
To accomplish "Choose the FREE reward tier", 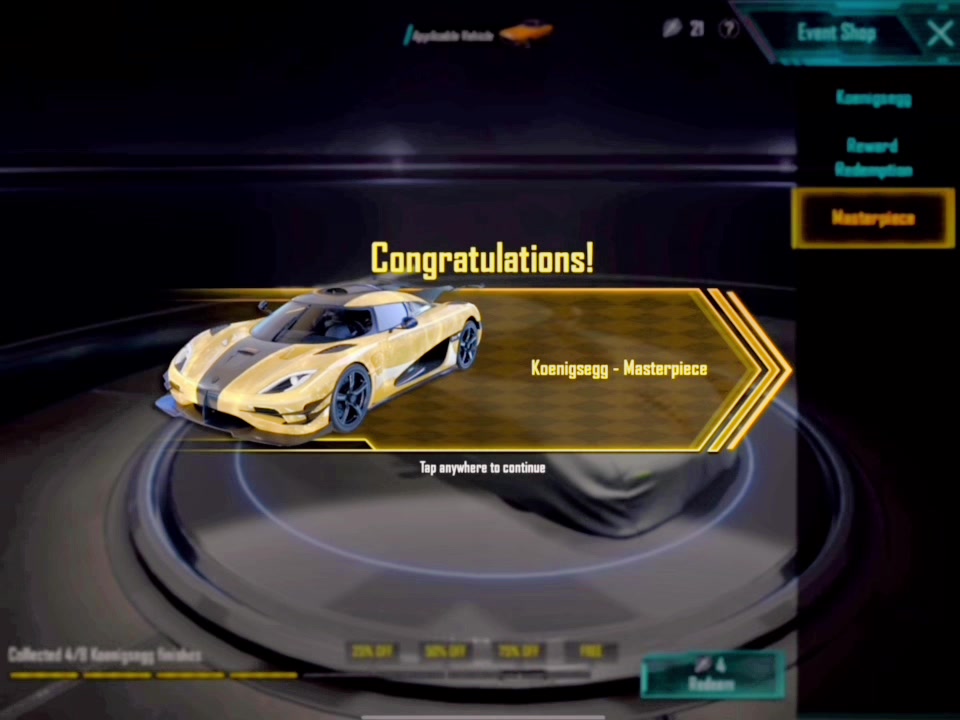I will 591,651.
